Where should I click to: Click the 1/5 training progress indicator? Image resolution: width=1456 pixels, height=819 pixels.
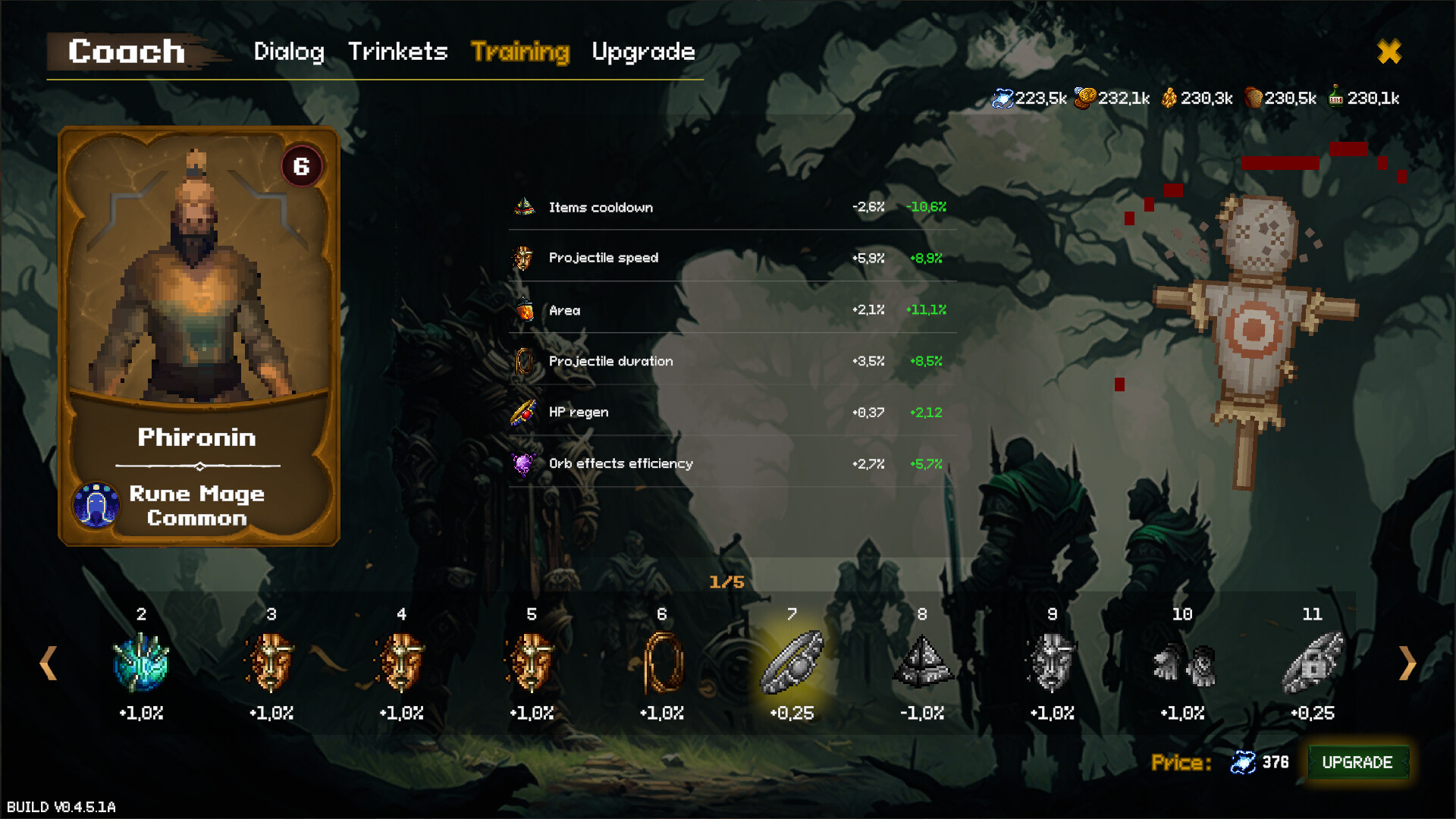pos(726,582)
